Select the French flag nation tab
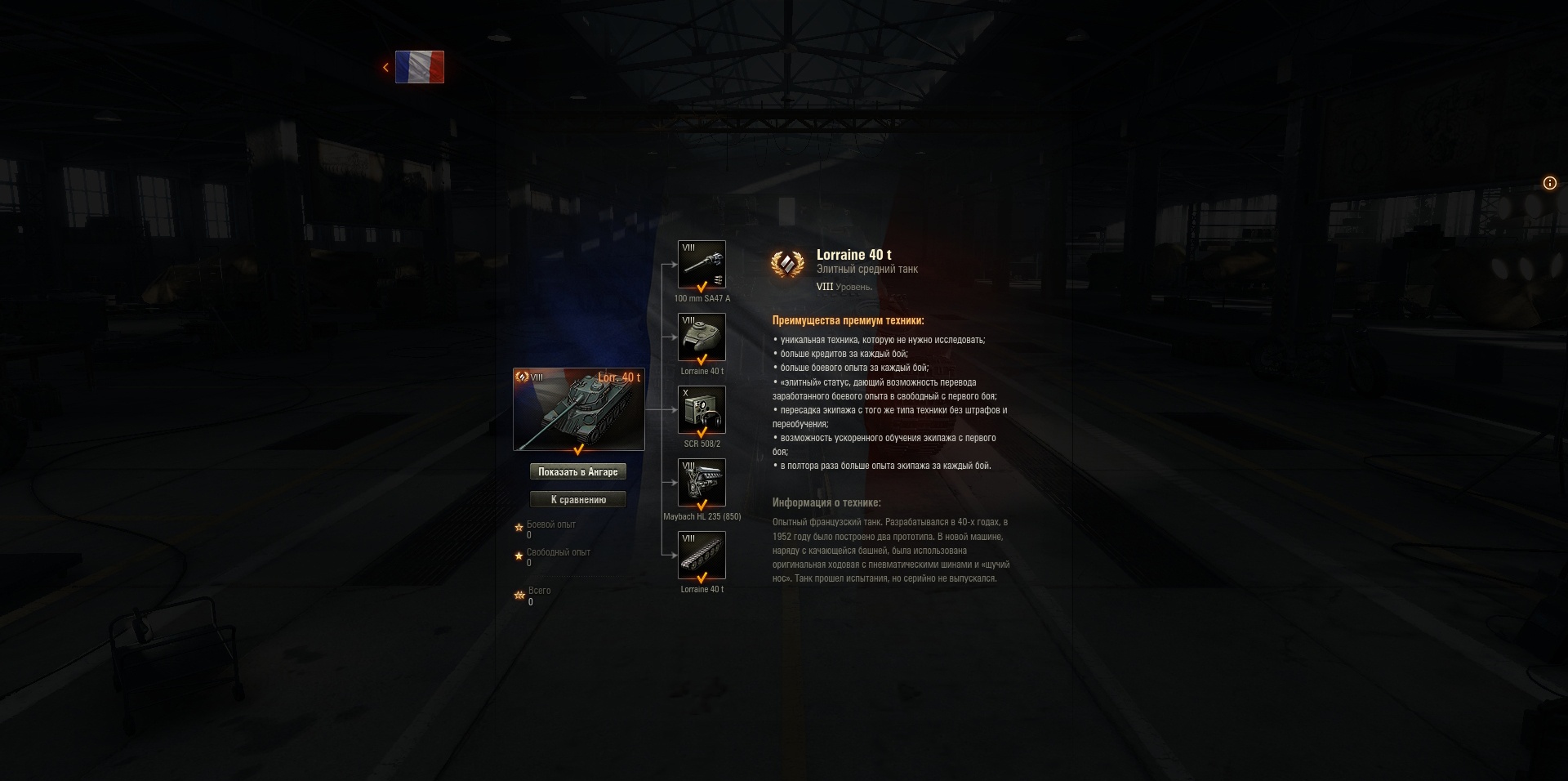 coord(420,66)
